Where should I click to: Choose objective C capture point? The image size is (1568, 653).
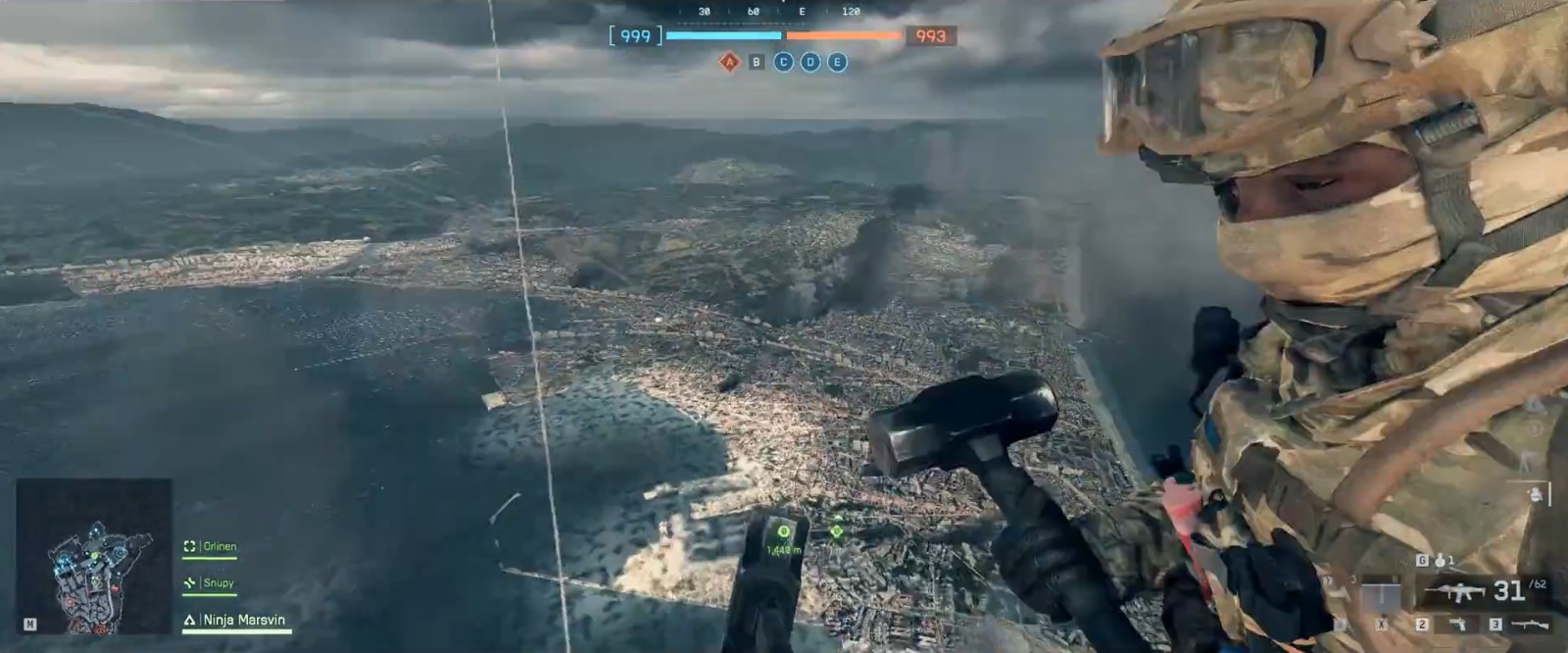783,63
